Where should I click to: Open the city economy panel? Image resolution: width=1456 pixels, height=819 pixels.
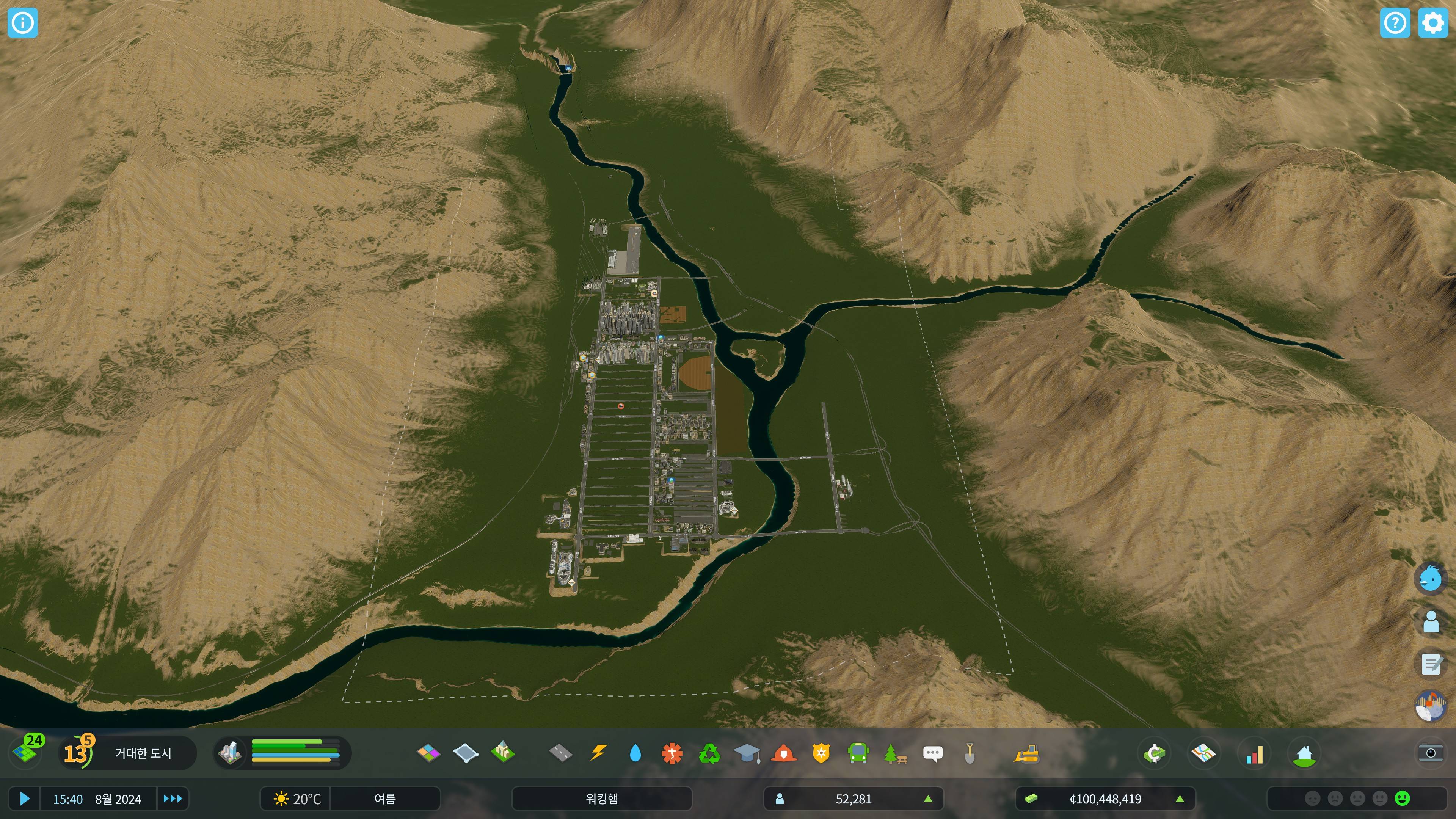pos(1154,753)
